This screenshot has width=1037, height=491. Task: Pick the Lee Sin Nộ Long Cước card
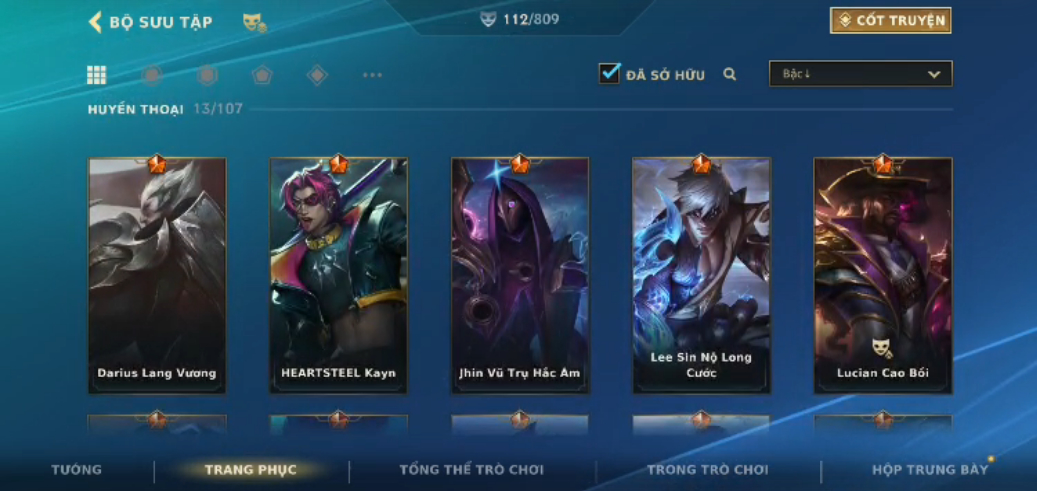701,275
